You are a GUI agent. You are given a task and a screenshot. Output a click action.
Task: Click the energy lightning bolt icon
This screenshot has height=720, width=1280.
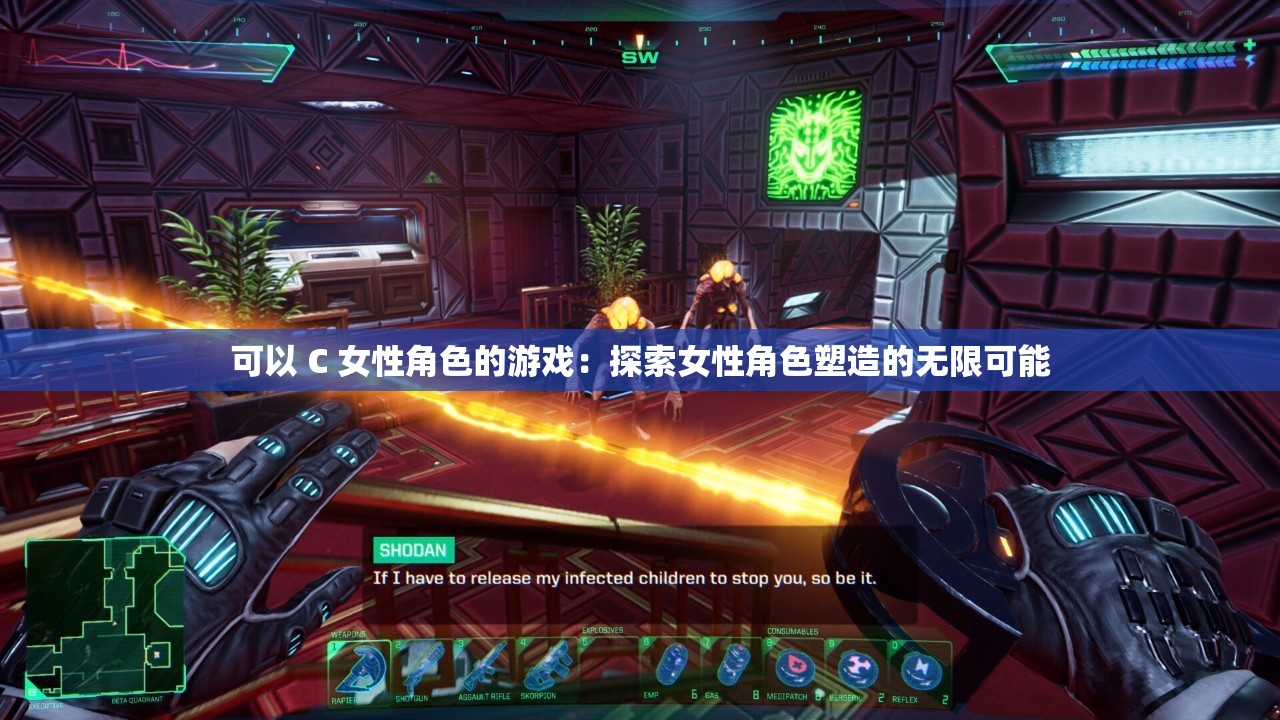(1250, 62)
